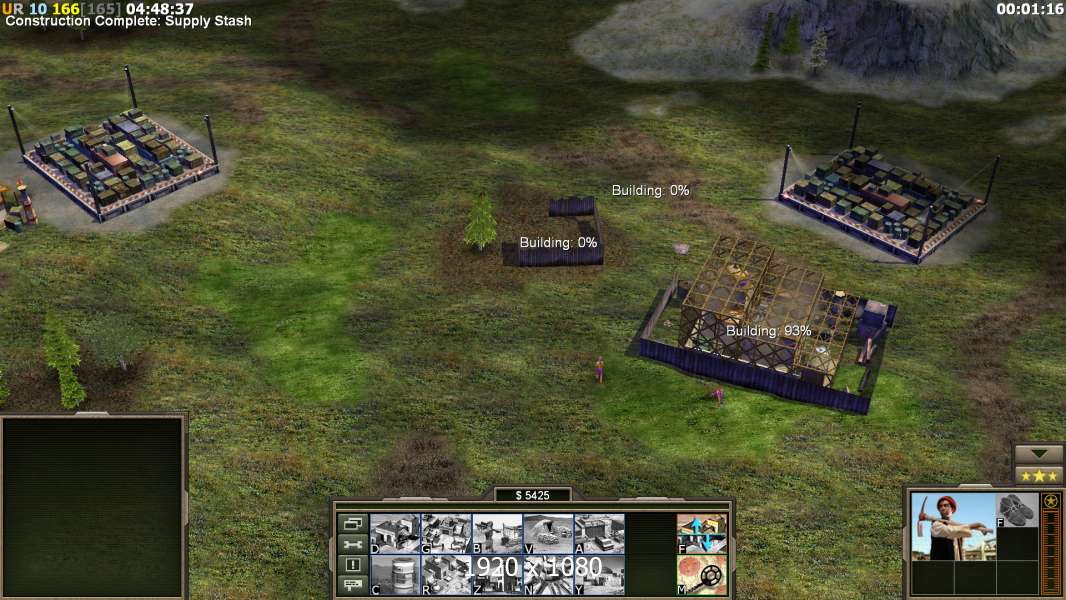The image size is (1066, 600).
Task: Click the selected worker portrait
Action: [x=953, y=526]
